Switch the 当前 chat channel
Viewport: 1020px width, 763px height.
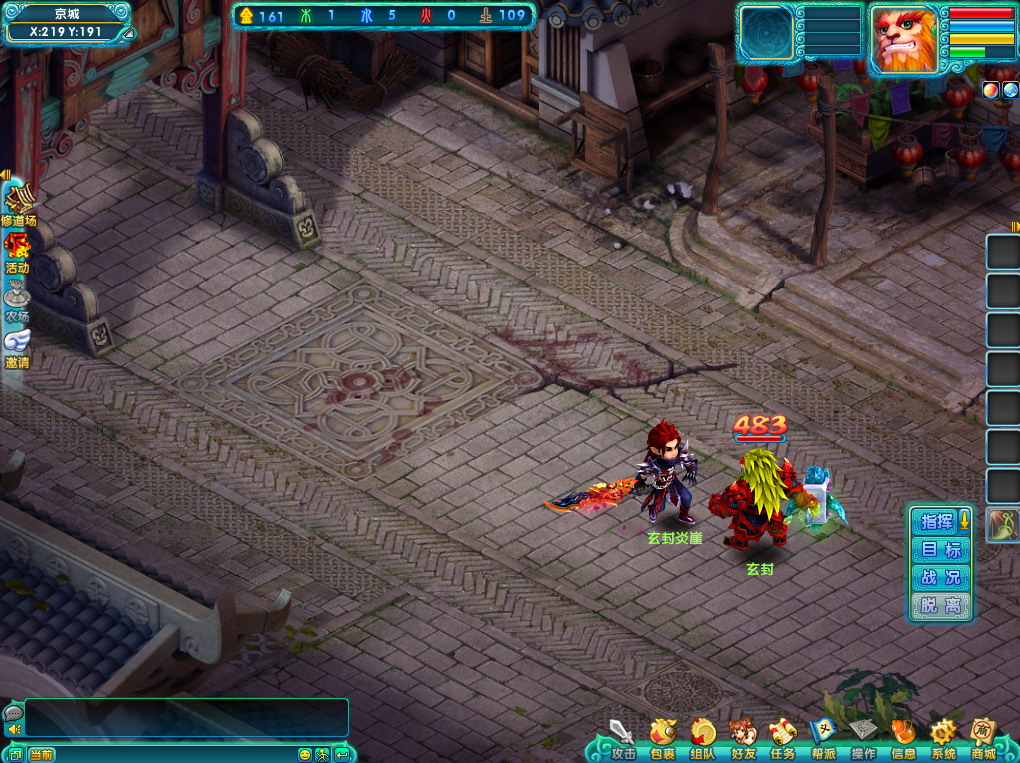(42, 754)
